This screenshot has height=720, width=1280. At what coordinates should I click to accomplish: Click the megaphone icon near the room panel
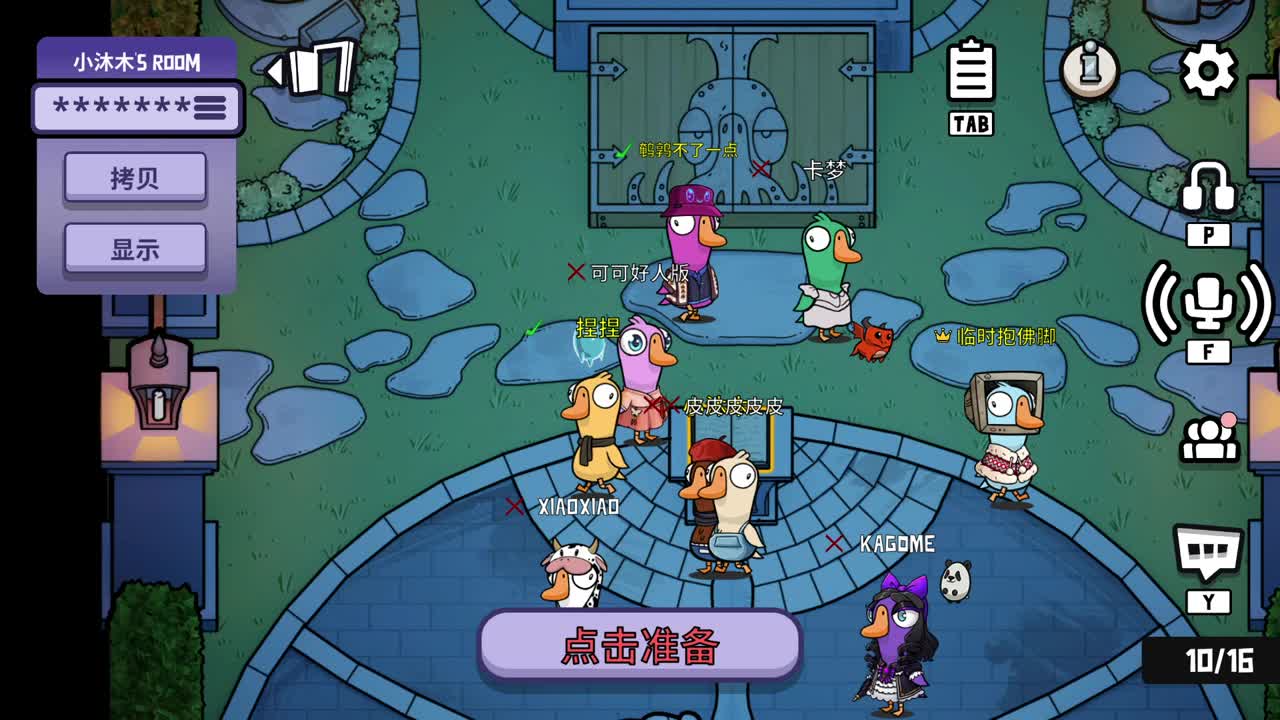(x=318, y=70)
